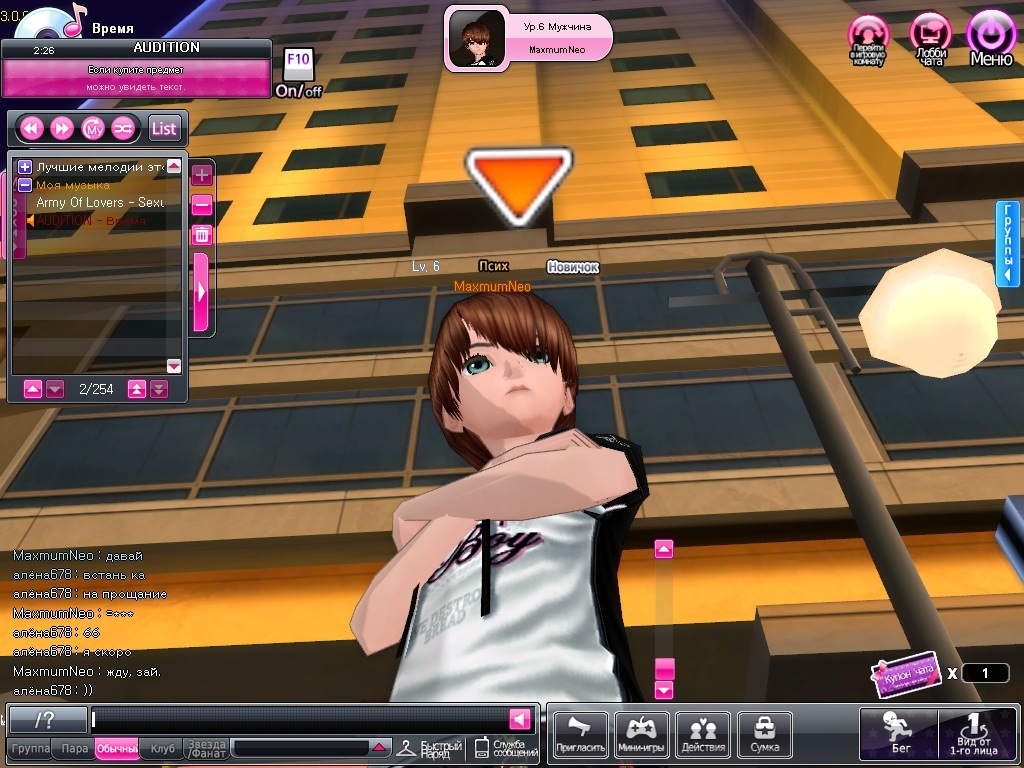Viewport: 1024px width, 768px height.
Task: Open the music List button
Action: pyautogui.click(x=164, y=128)
